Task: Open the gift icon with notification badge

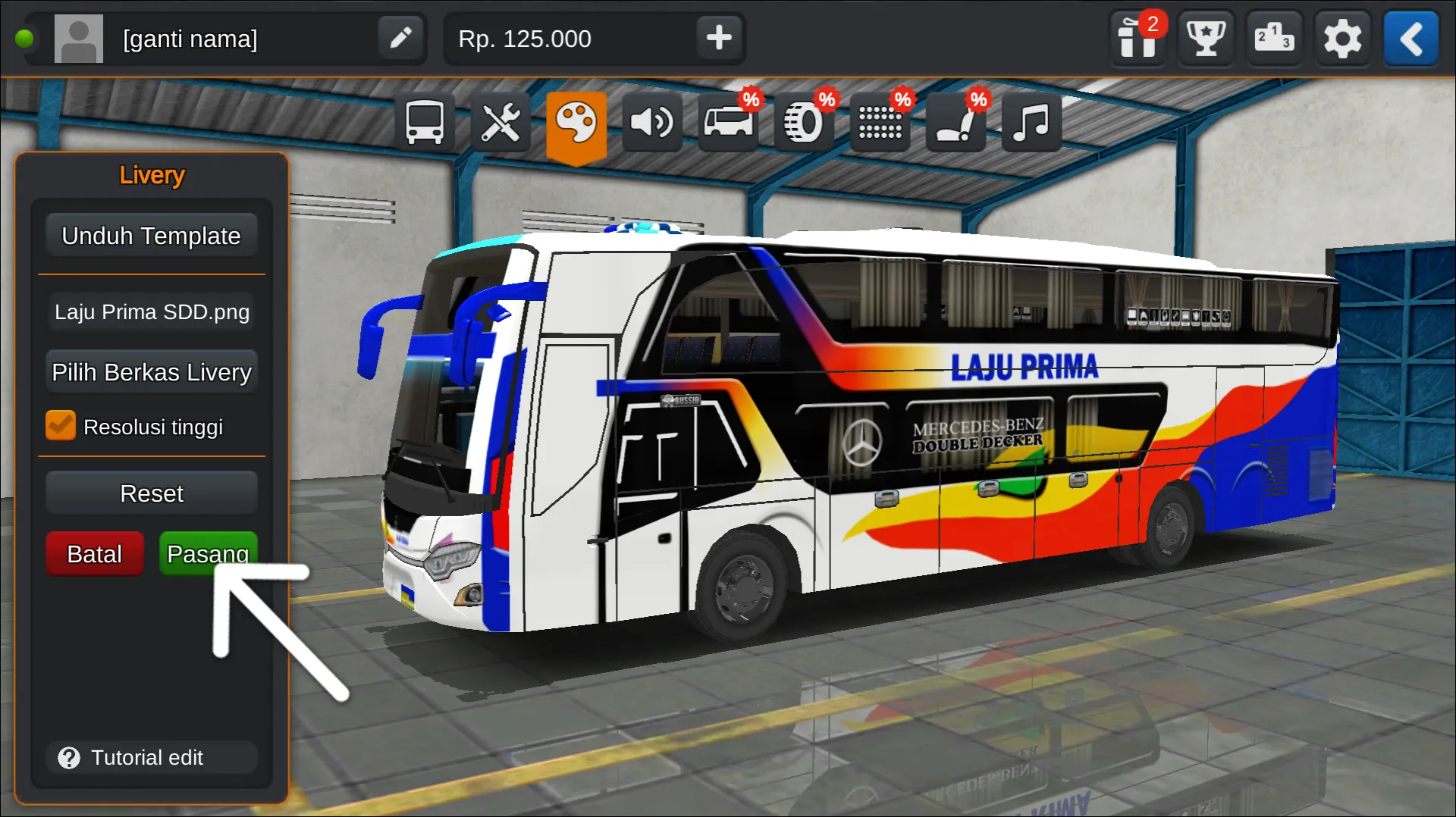Action: 1138,39
